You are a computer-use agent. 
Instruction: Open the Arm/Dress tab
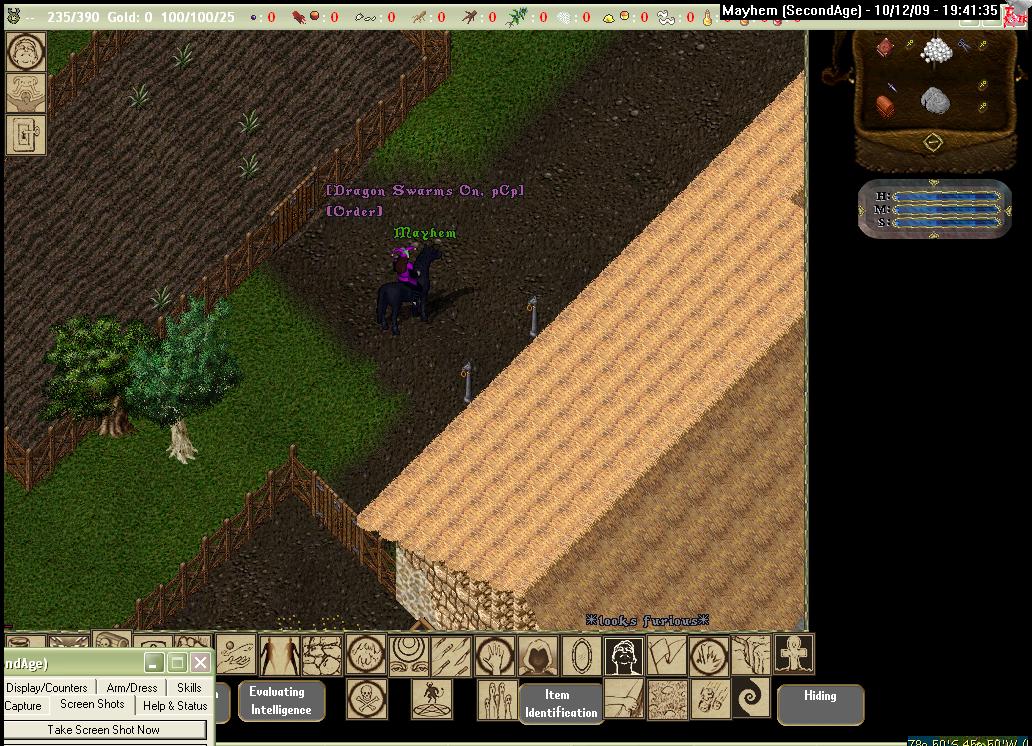132,688
